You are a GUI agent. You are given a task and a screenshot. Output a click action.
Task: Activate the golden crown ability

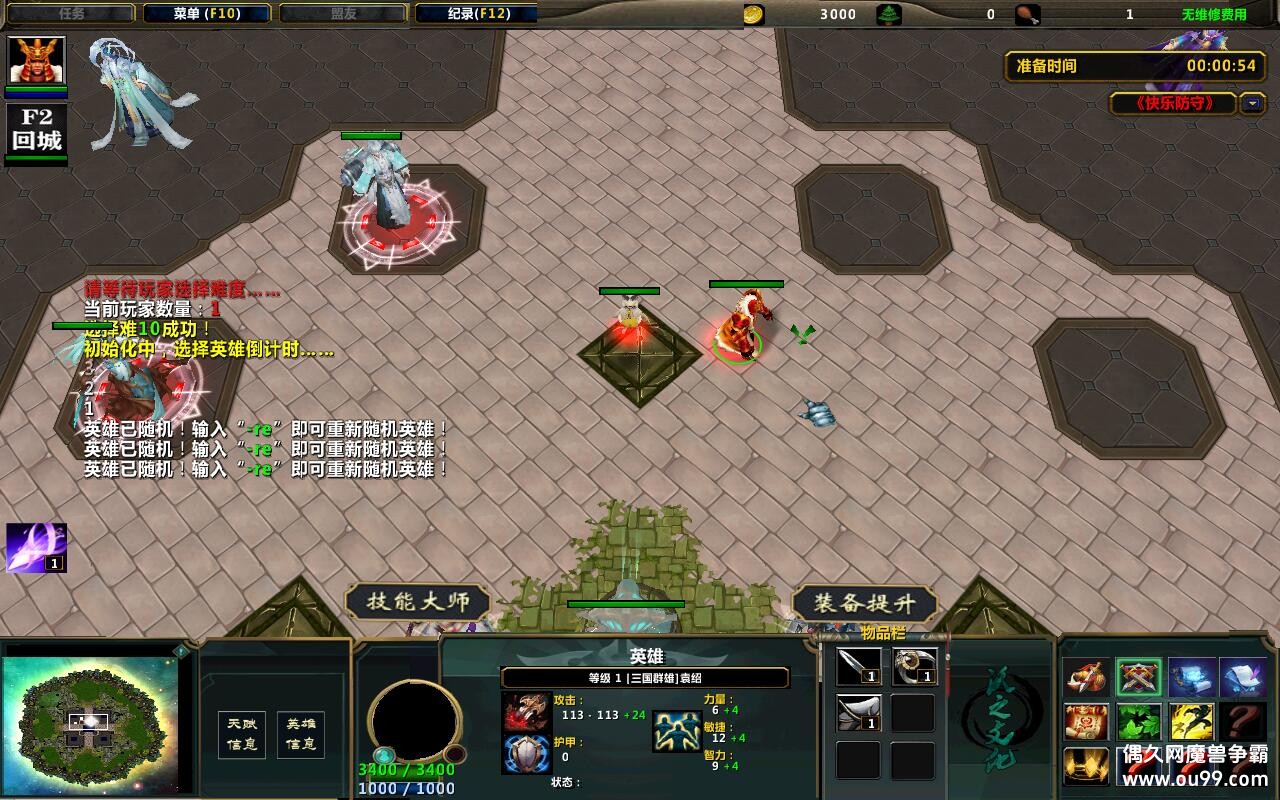[1086, 765]
